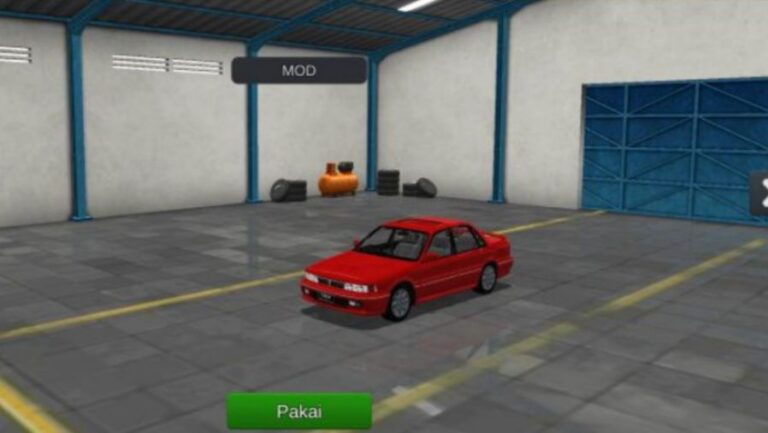Select the MOD label bar
Image resolution: width=768 pixels, height=433 pixels.
click(x=299, y=70)
